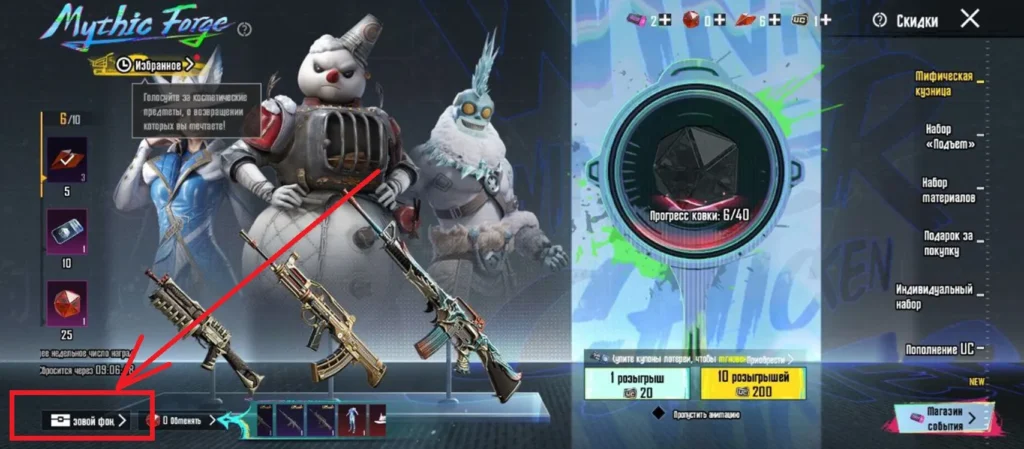Click the призовой фонд button
Viewport: 1024px width, 449px height.
tap(86, 420)
